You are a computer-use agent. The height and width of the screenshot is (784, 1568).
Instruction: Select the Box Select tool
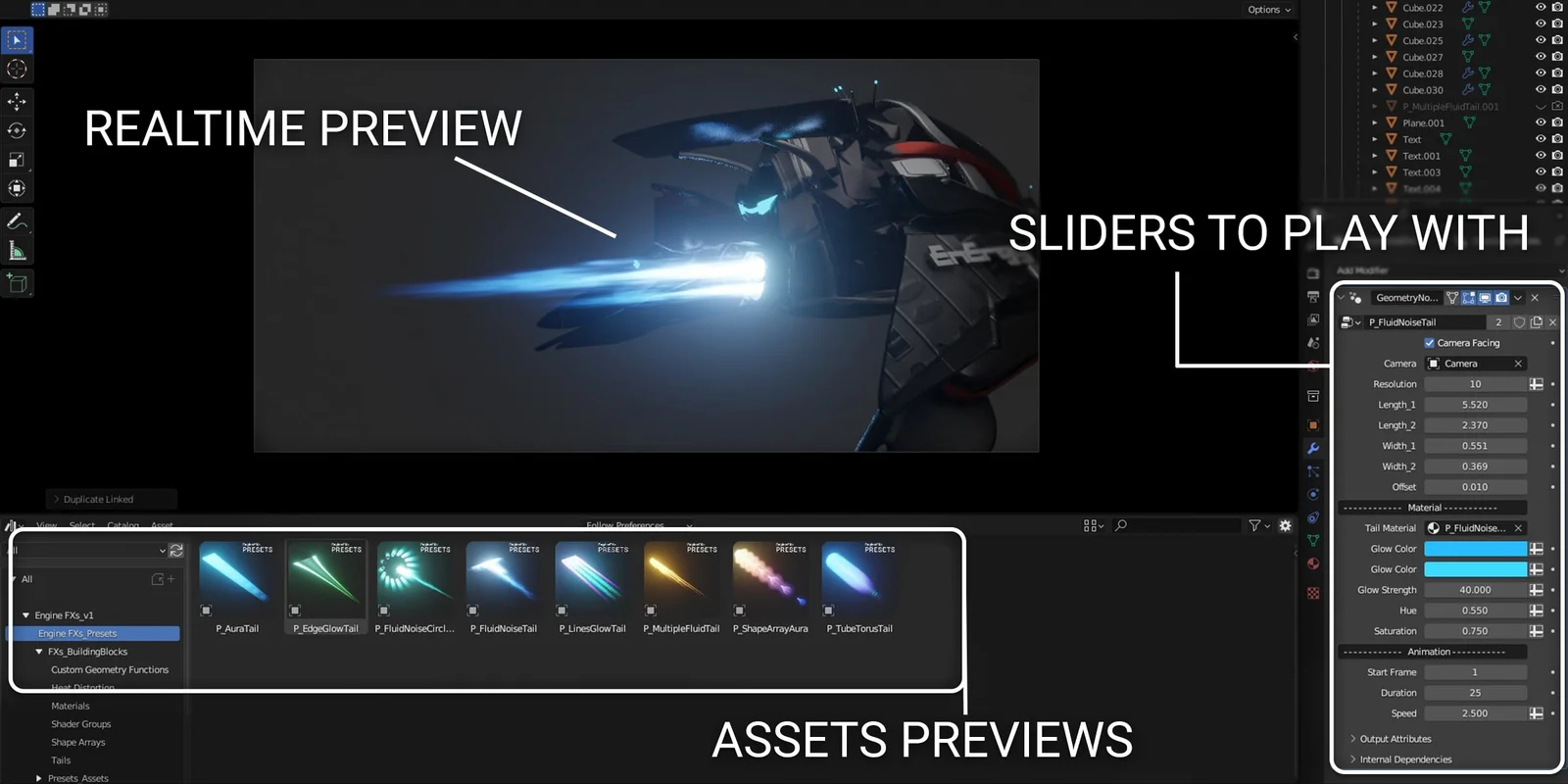(16, 39)
